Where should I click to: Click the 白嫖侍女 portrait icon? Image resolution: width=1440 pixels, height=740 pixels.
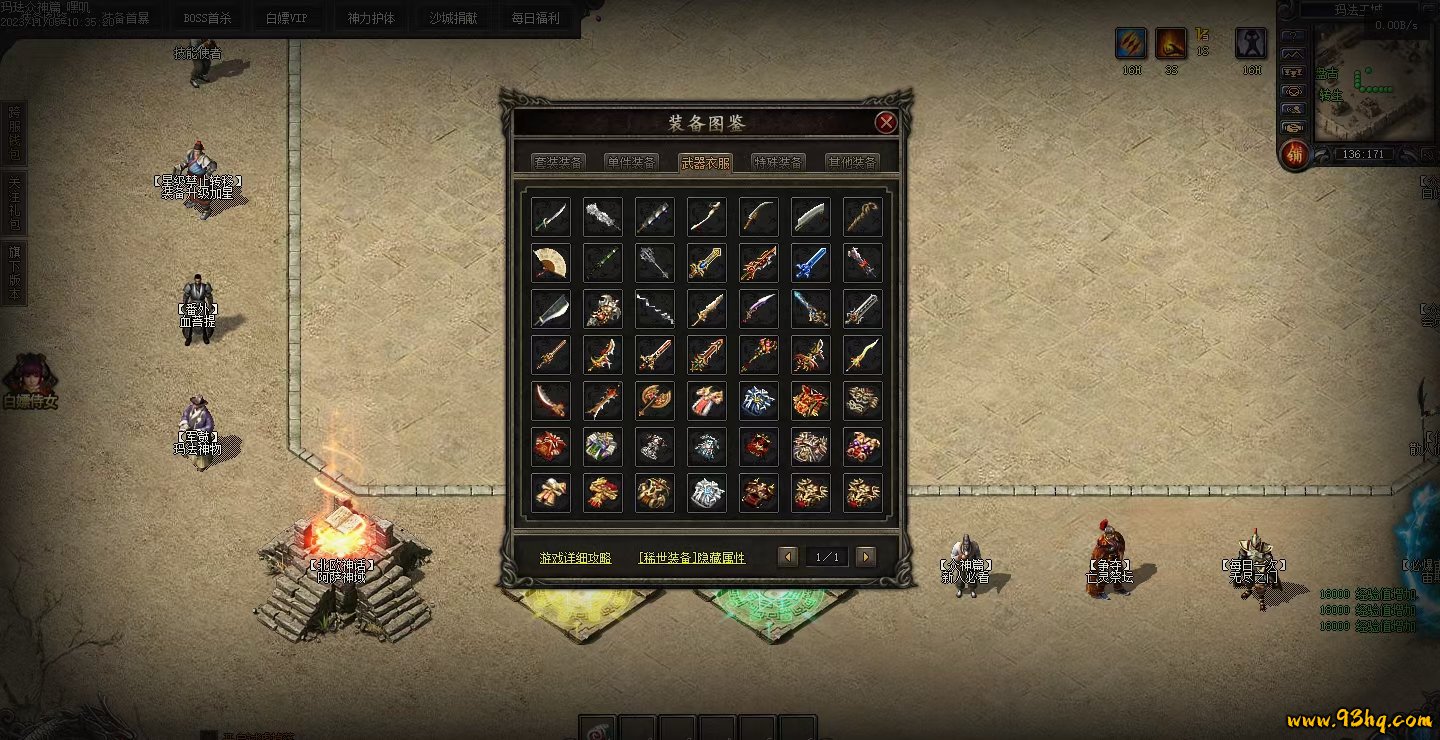coord(29,377)
